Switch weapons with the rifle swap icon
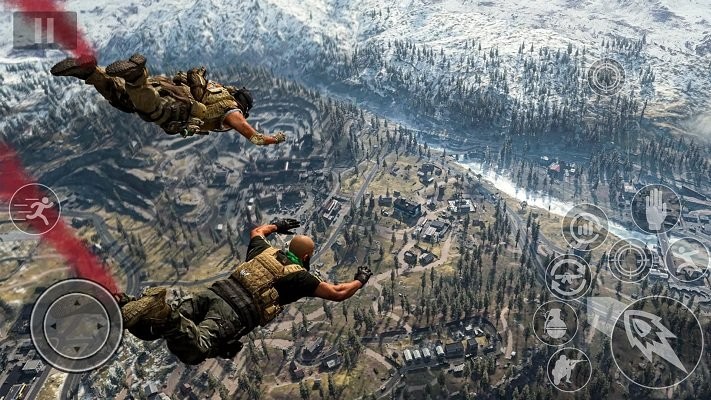711x400 pixels. pyautogui.click(x=567, y=275)
